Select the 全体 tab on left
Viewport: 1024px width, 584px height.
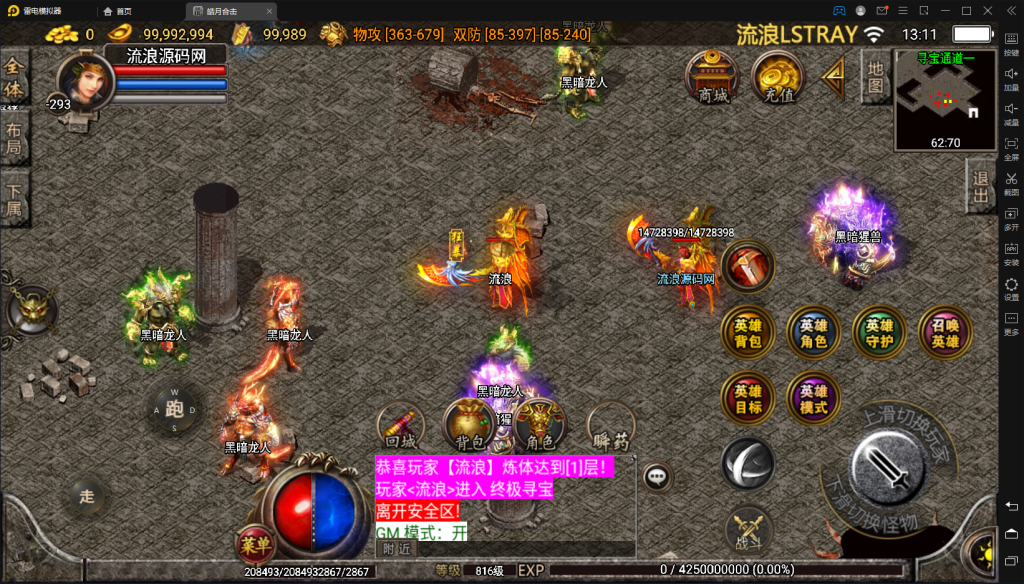click(14, 78)
